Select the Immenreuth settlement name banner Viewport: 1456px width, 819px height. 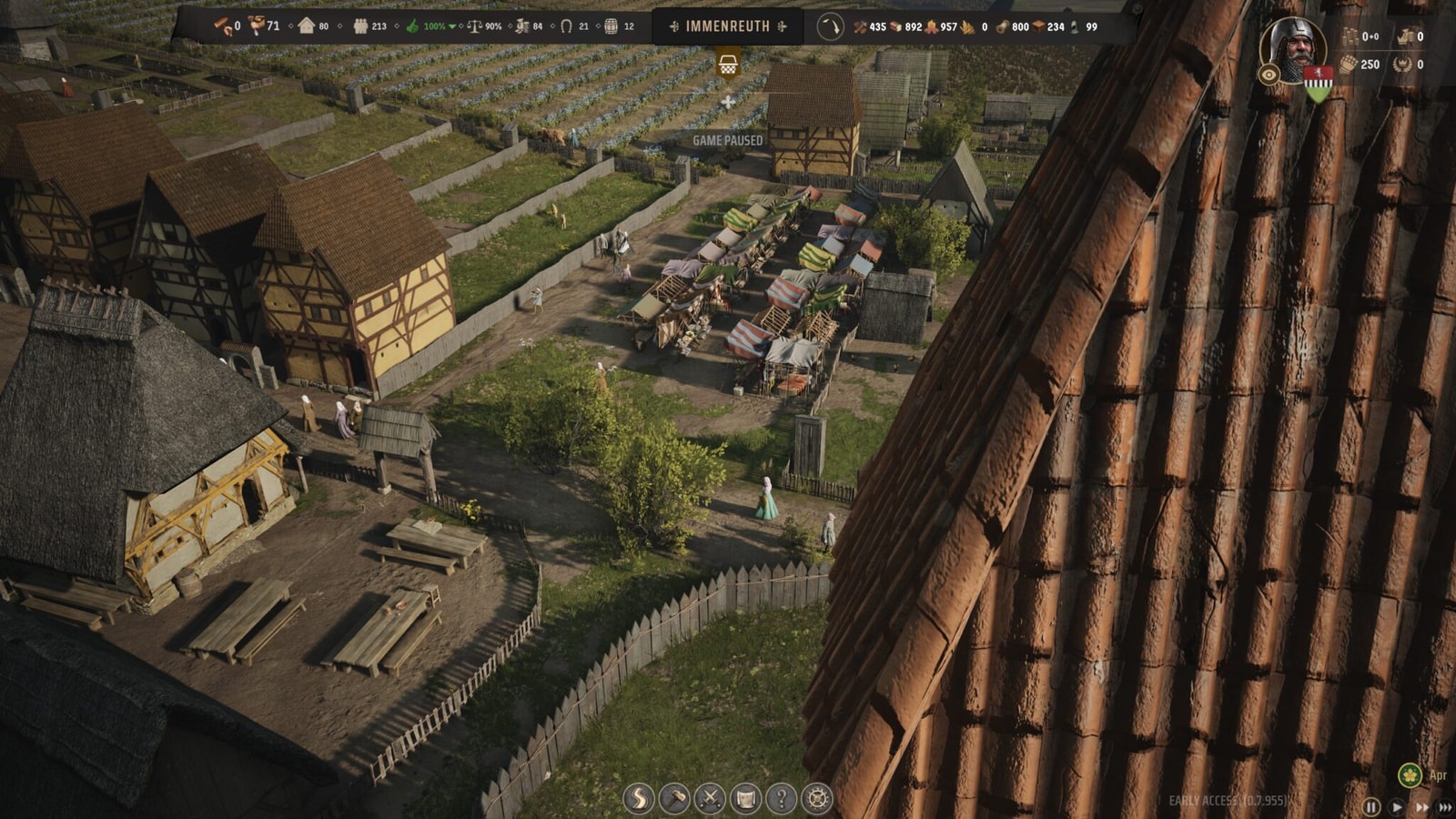tap(727, 26)
